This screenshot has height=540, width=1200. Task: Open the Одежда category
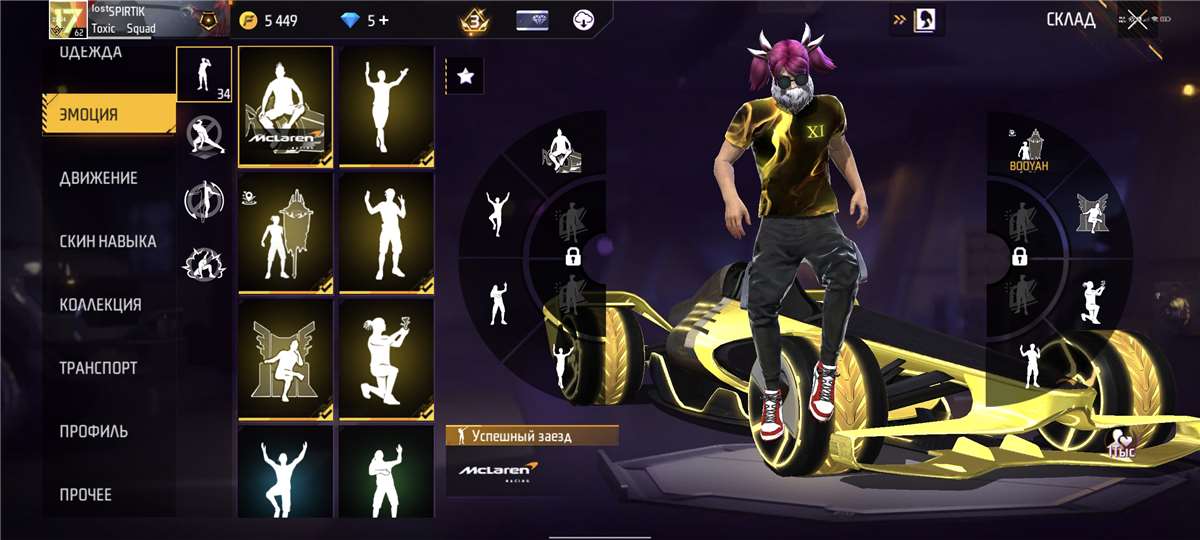coord(91,52)
